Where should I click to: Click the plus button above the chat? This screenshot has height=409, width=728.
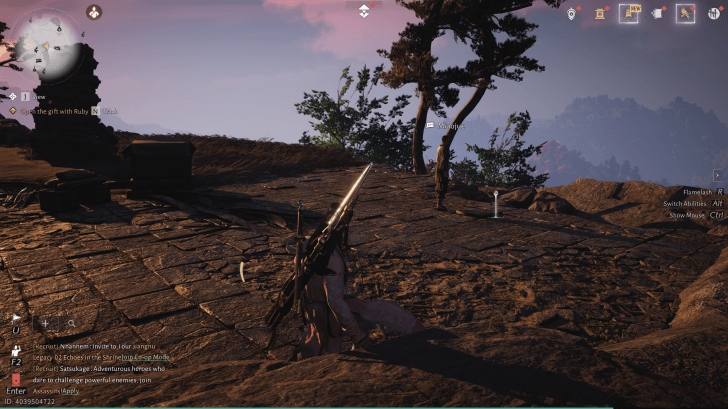click(45, 323)
